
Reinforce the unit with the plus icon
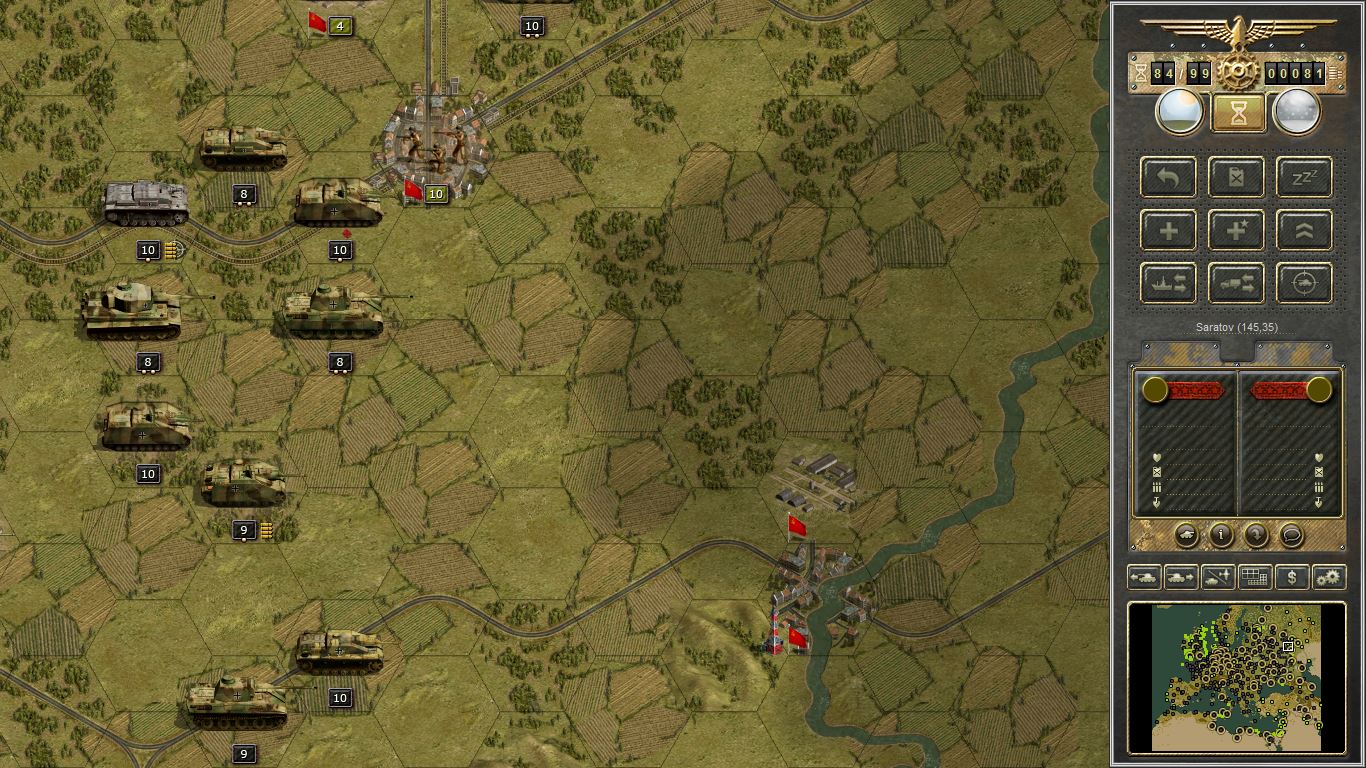point(1168,230)
